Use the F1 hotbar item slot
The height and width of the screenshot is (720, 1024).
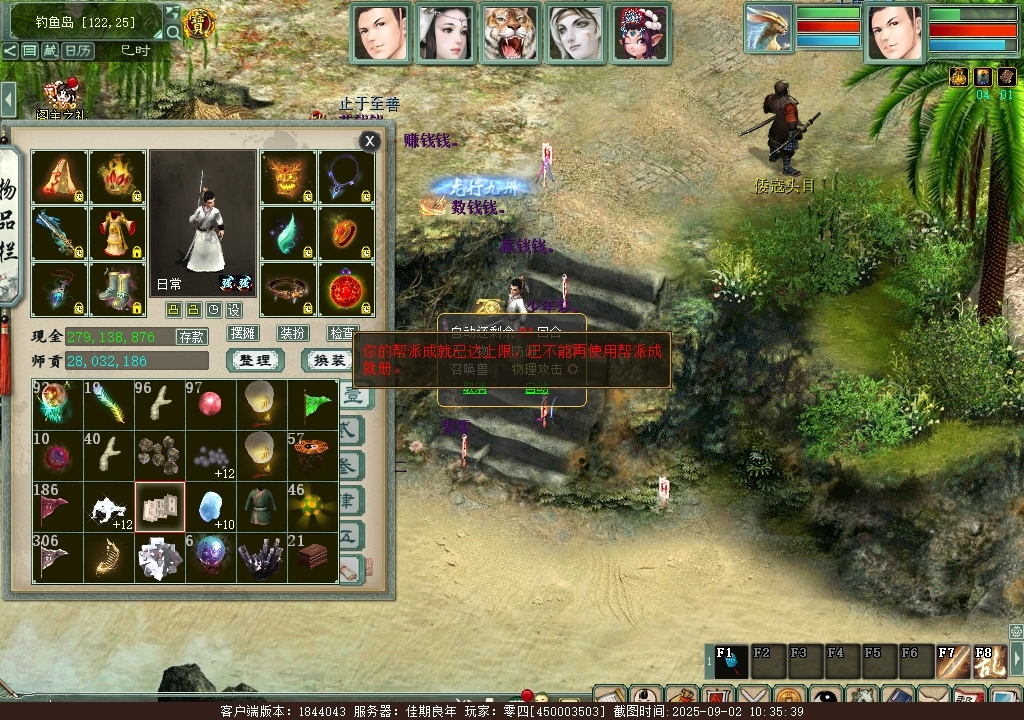729,660
